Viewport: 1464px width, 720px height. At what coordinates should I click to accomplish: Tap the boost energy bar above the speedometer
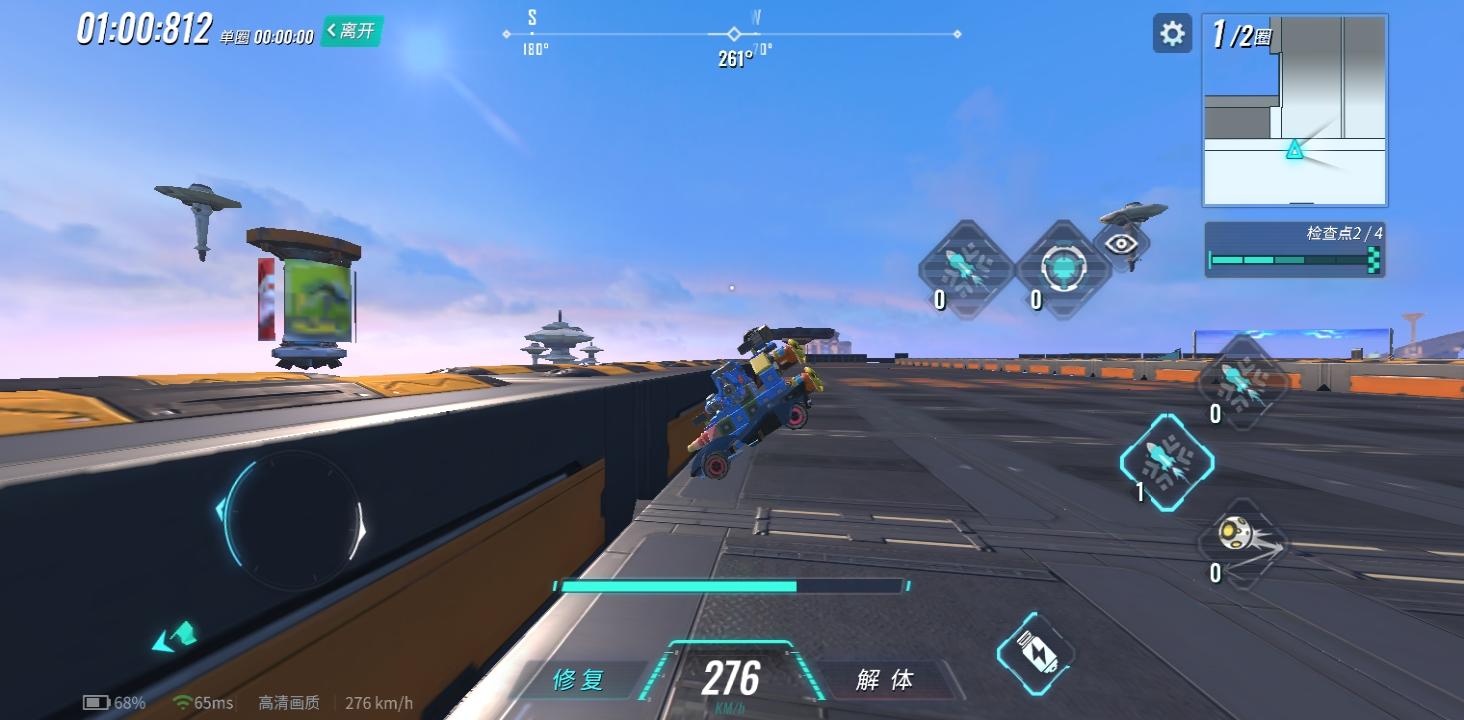coord(730,585)
